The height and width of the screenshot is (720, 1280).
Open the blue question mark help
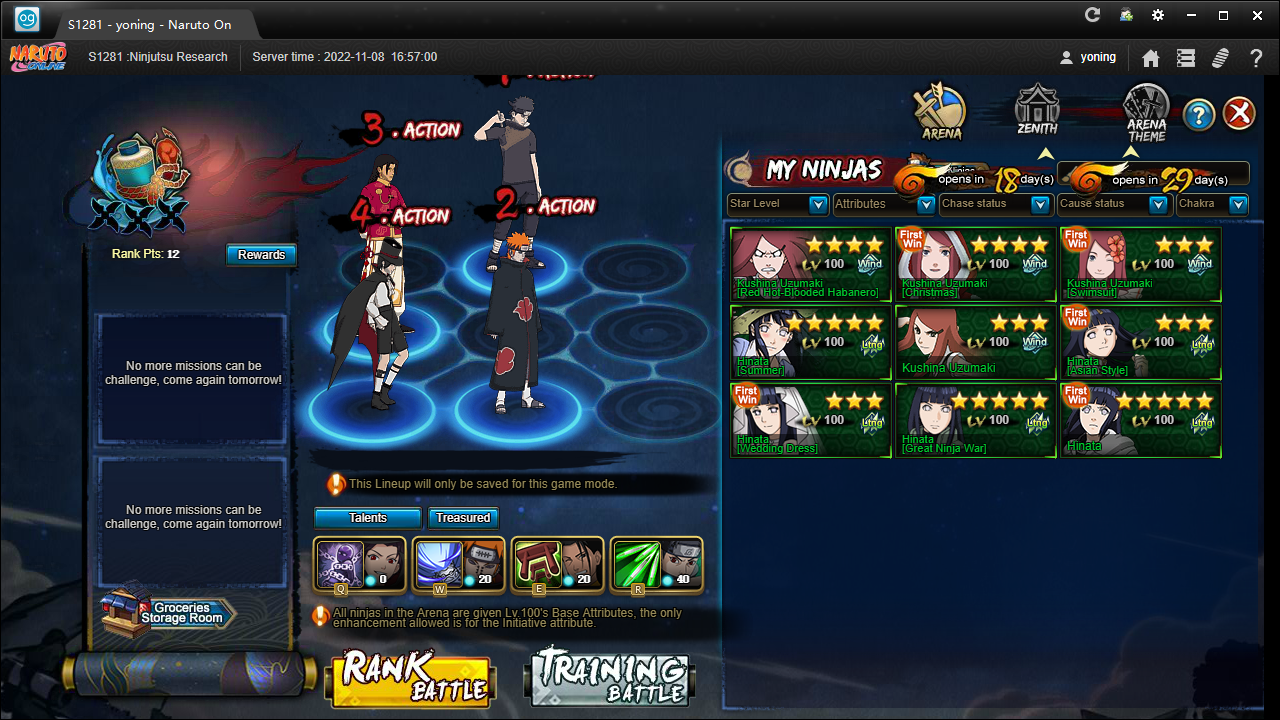point(1199,114)
